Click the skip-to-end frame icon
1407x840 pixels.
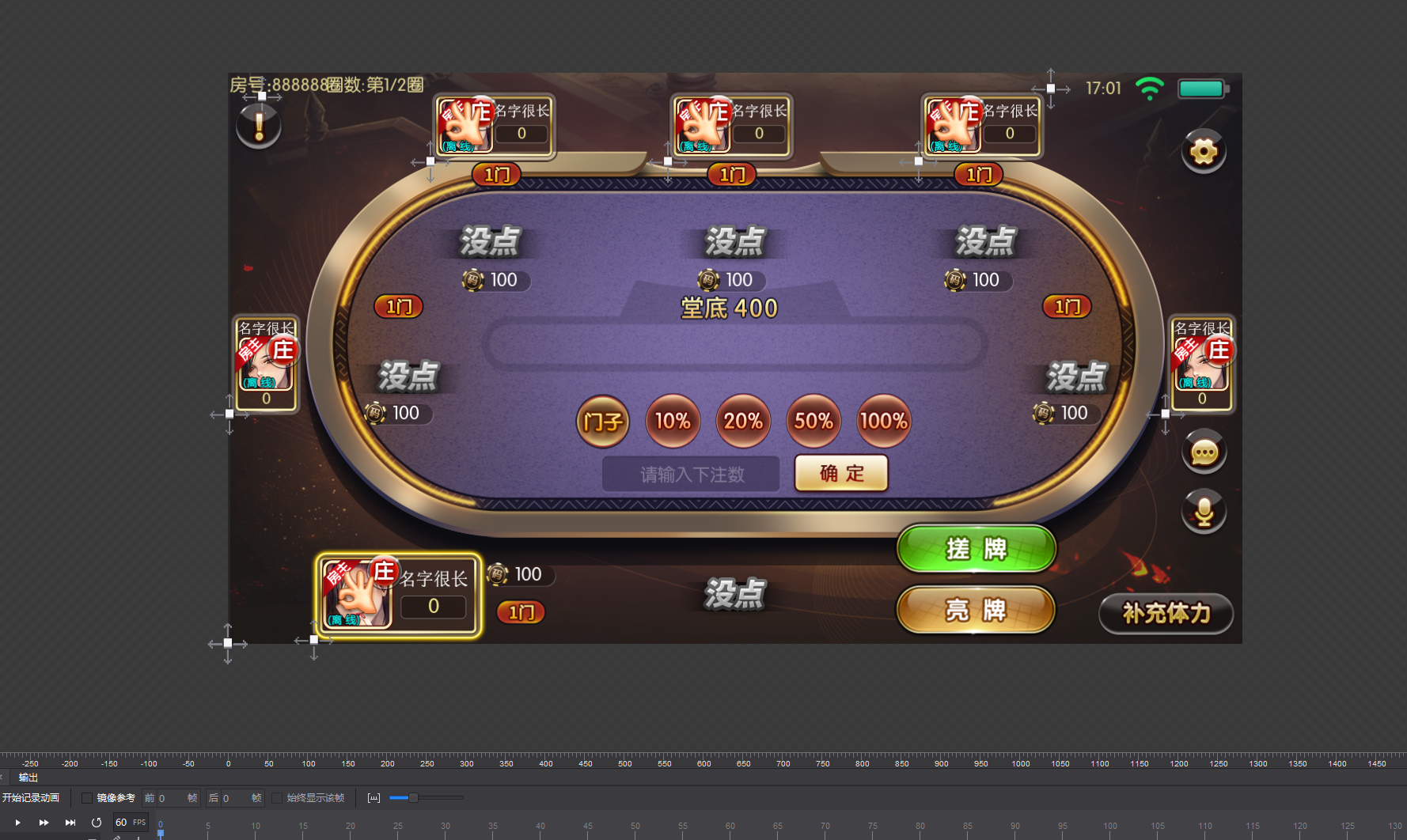coord(70,822)
